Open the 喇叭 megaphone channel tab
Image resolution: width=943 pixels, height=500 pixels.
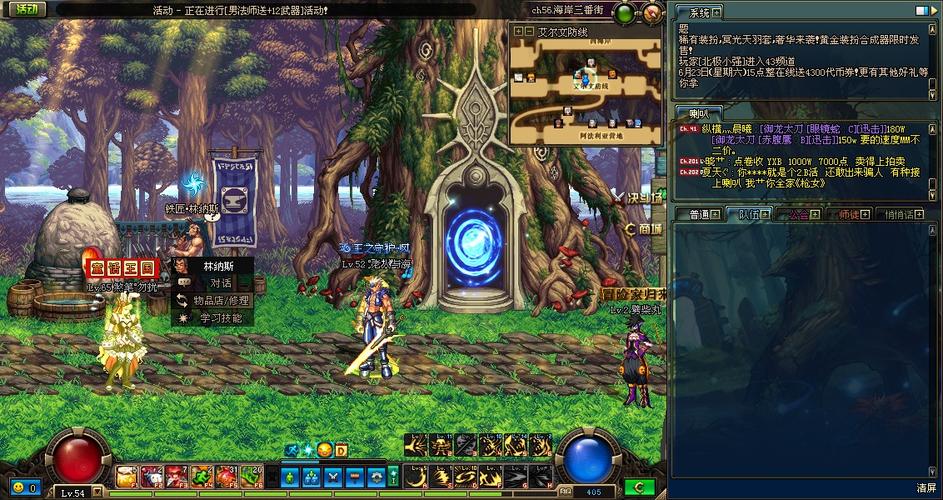691,112
